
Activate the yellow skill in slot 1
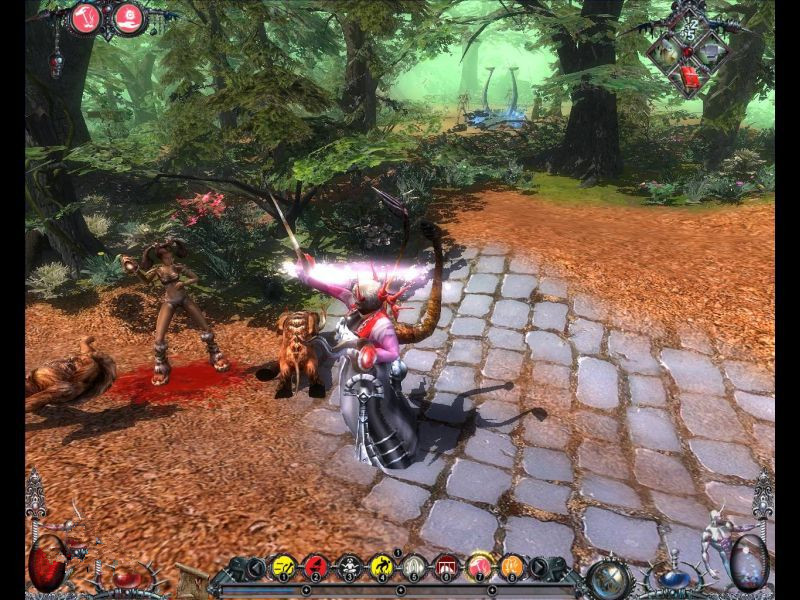[x=284, y=567]
